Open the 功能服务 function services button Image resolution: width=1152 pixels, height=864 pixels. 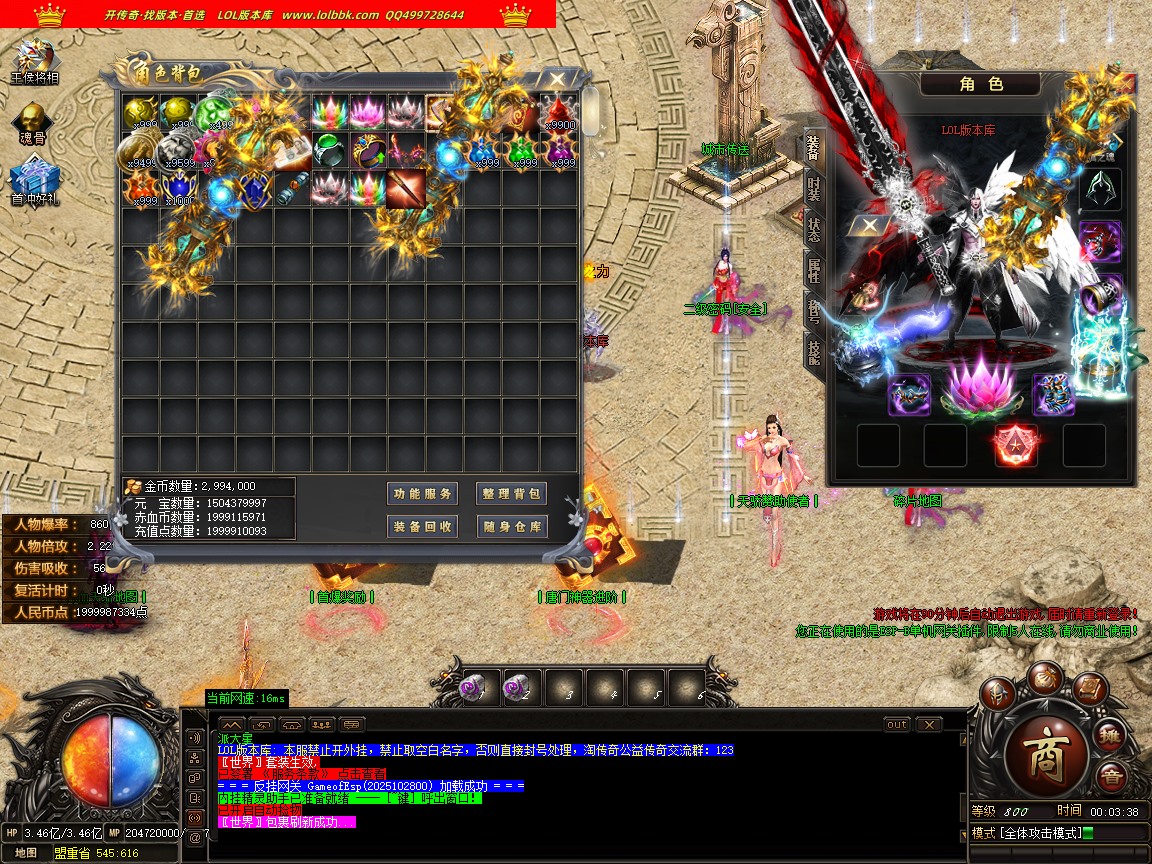coord(422,493)
